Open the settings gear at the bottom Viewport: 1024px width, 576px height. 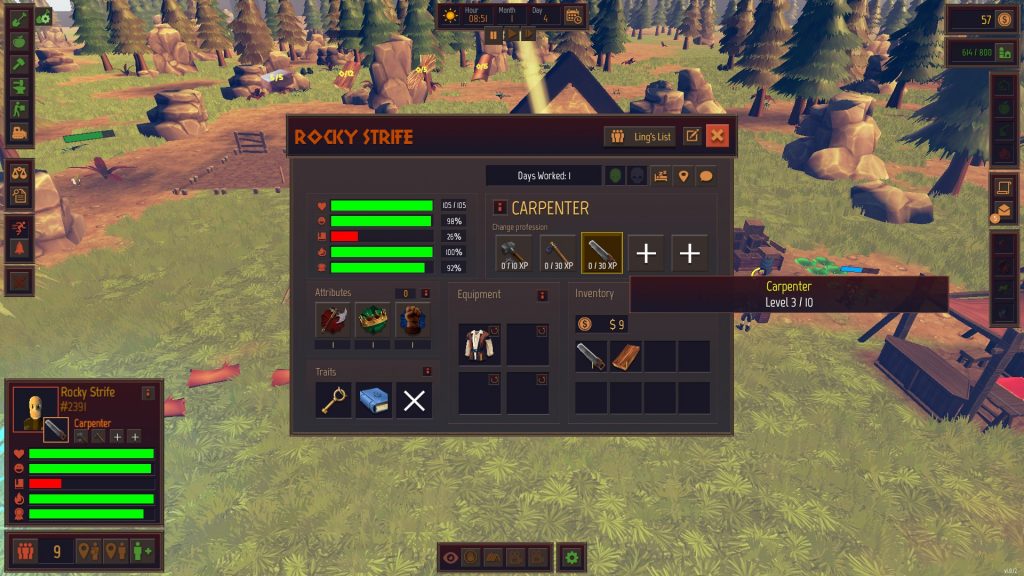571,557
